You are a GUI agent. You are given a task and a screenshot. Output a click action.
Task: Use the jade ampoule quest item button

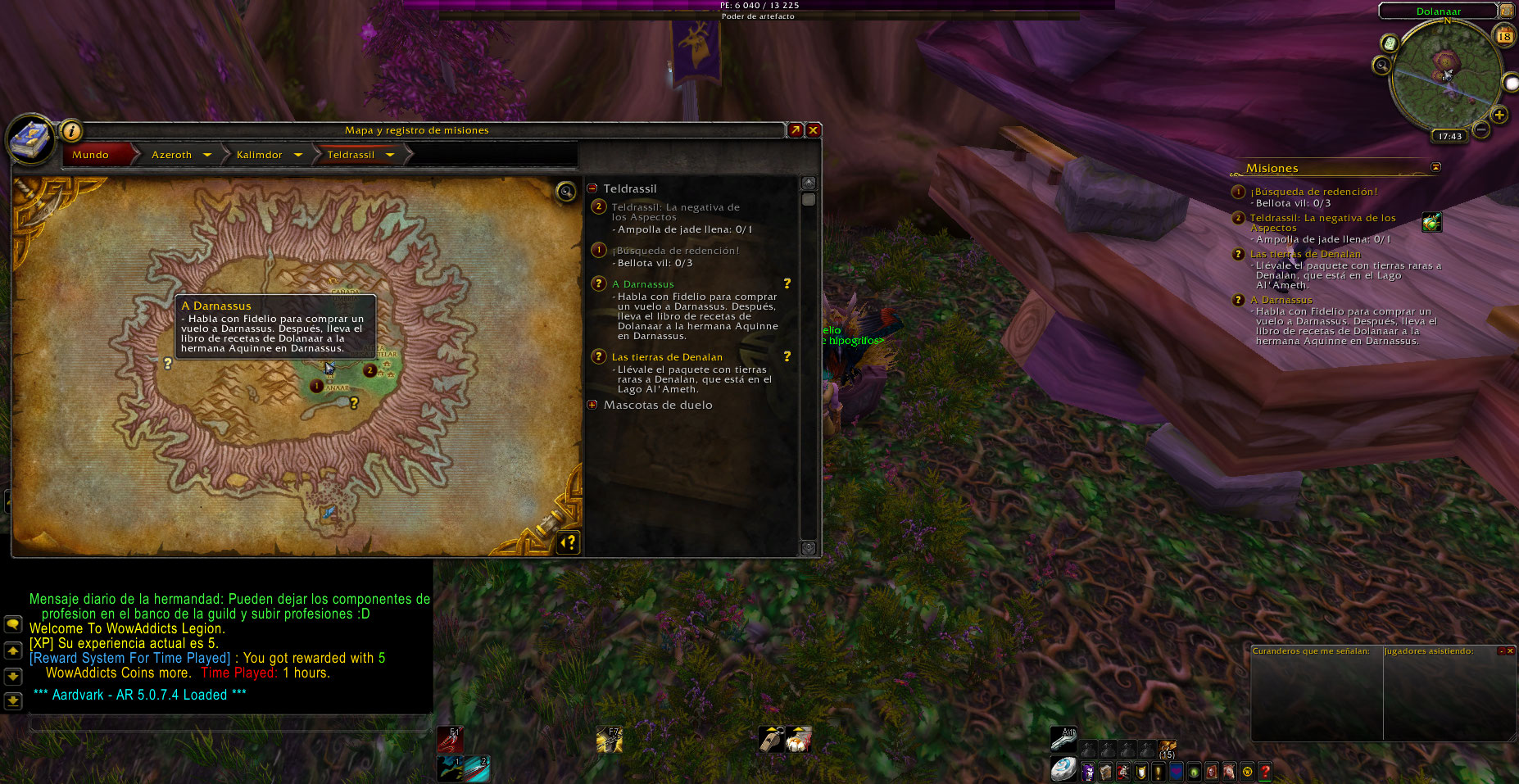[x=1431, y=222]
